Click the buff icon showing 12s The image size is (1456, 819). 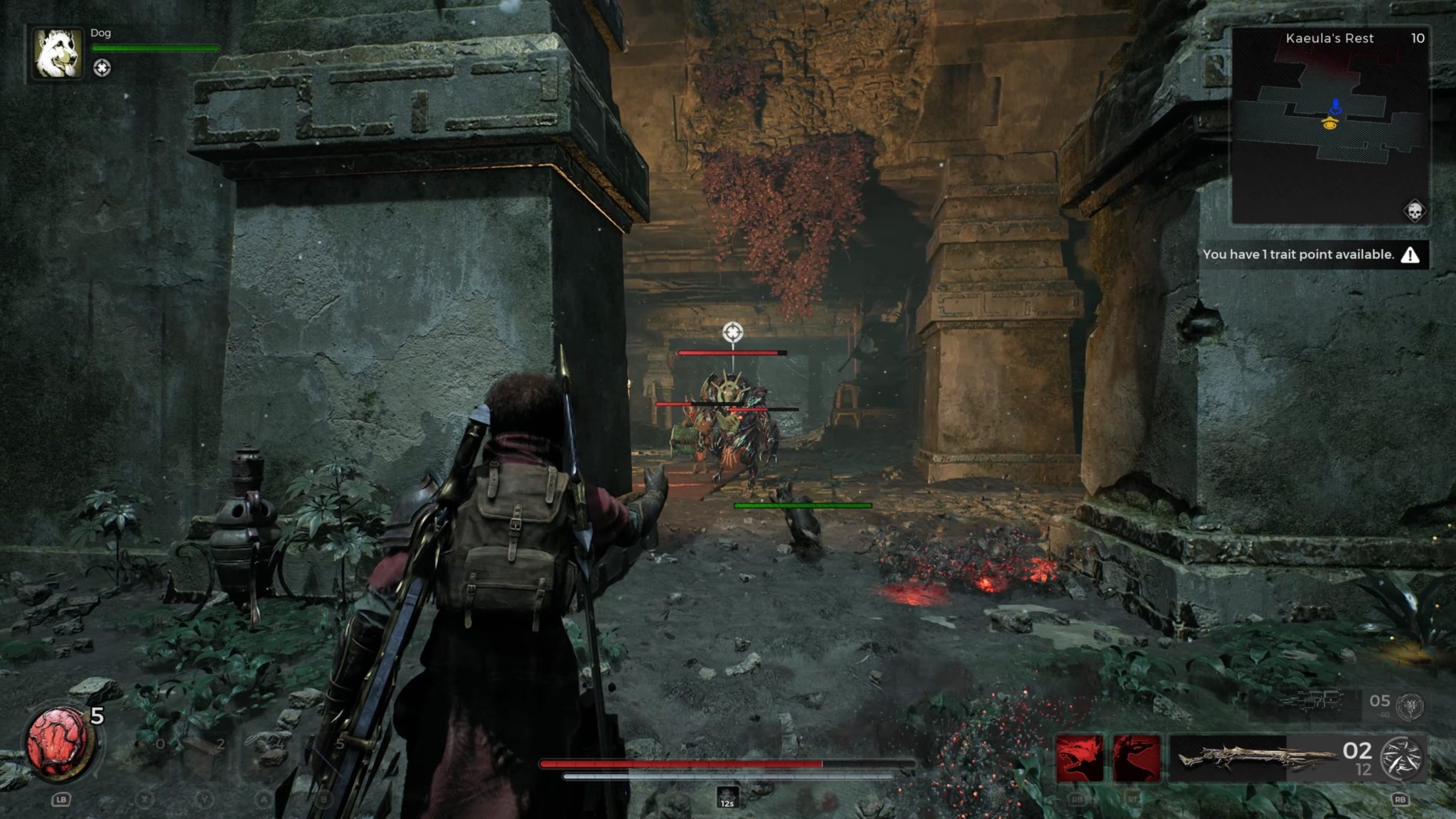pyautogui.click(x=727, y=797)
